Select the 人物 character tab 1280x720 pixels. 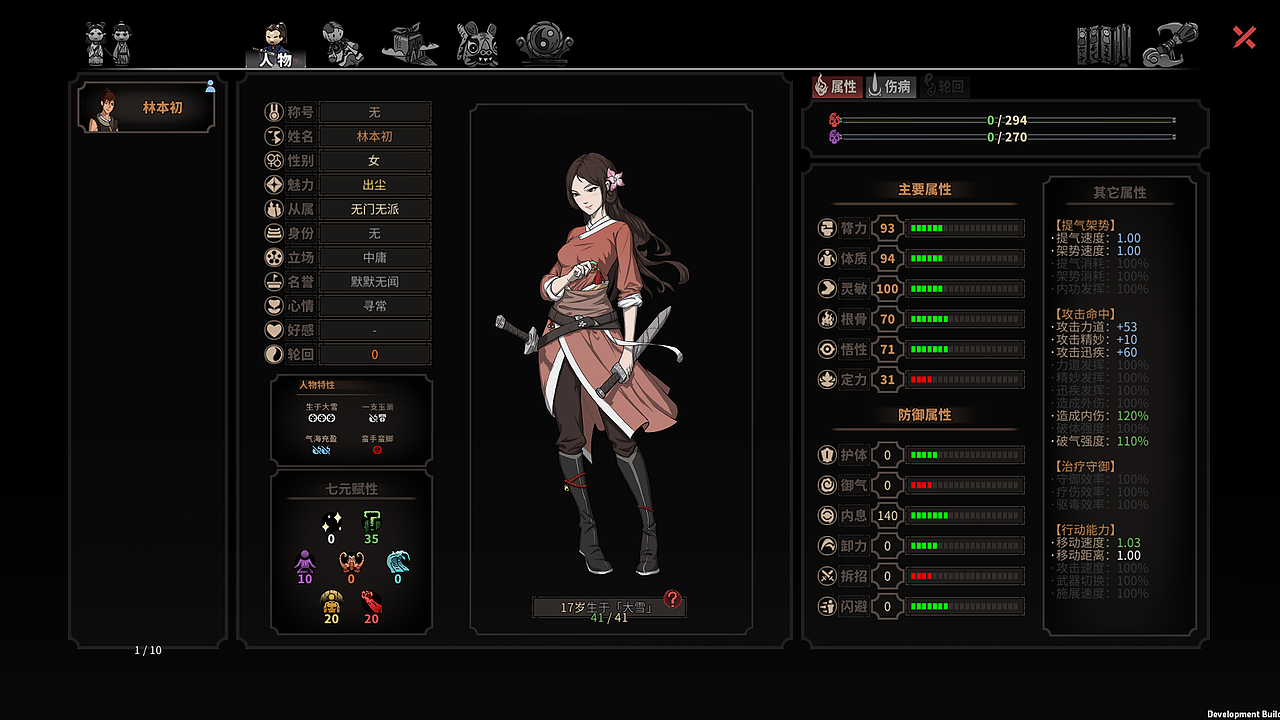275,46
